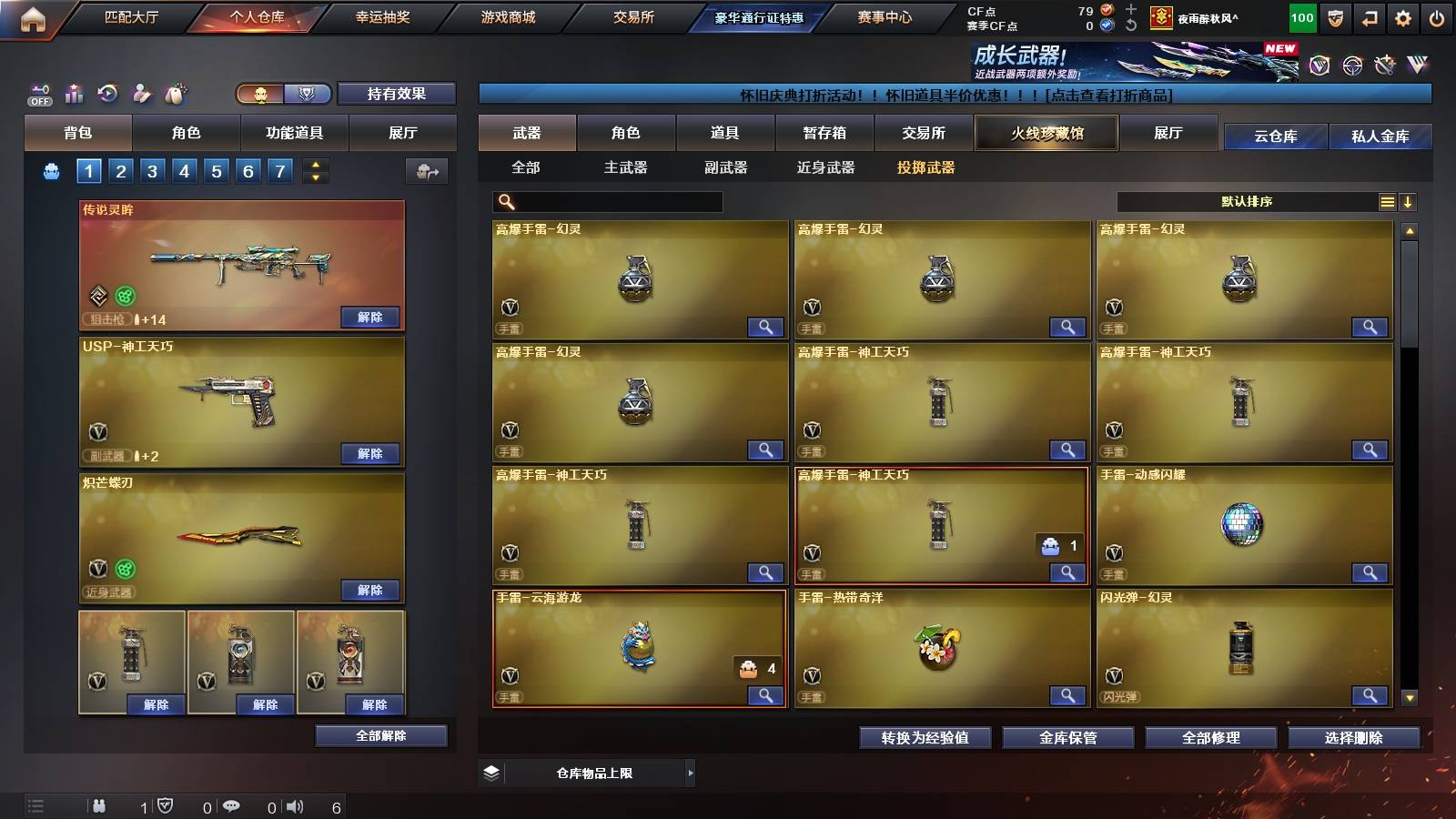
Task: Click the character silhouette icon top left toolbar
Action: tap(141, 93)
